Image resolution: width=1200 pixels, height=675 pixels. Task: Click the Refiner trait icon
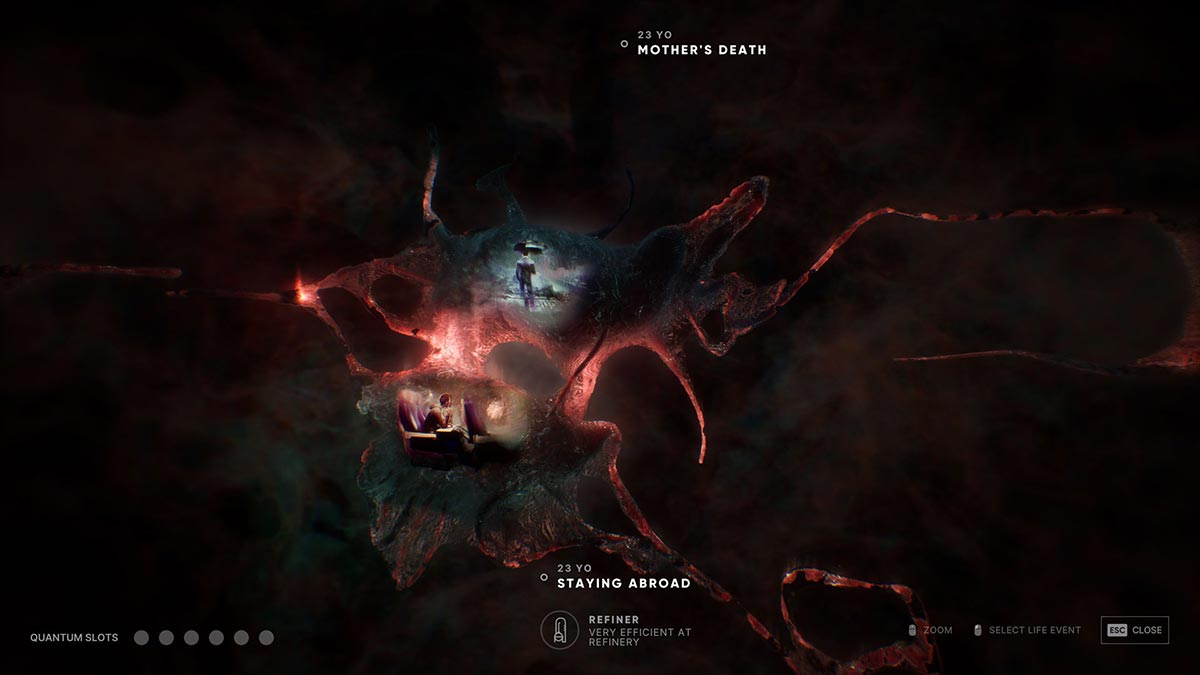559,630
